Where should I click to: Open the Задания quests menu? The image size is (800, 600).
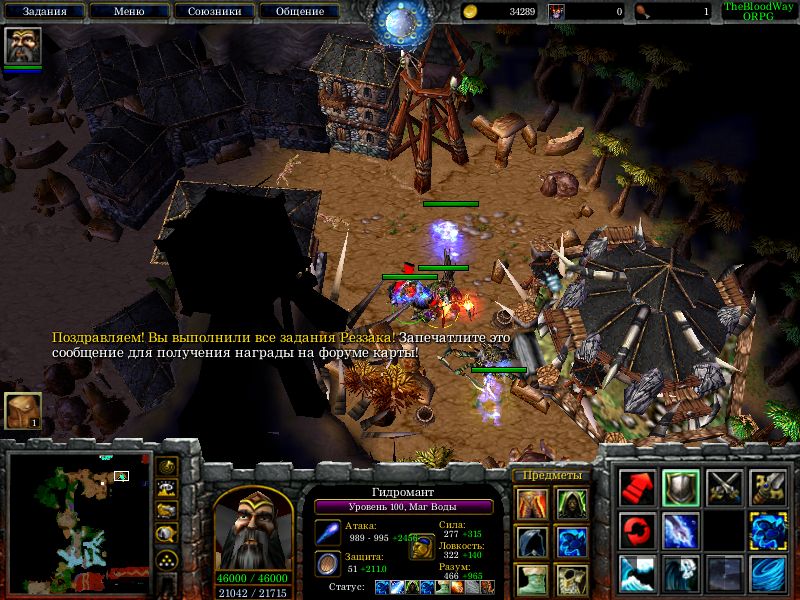(x=43, y=11)
